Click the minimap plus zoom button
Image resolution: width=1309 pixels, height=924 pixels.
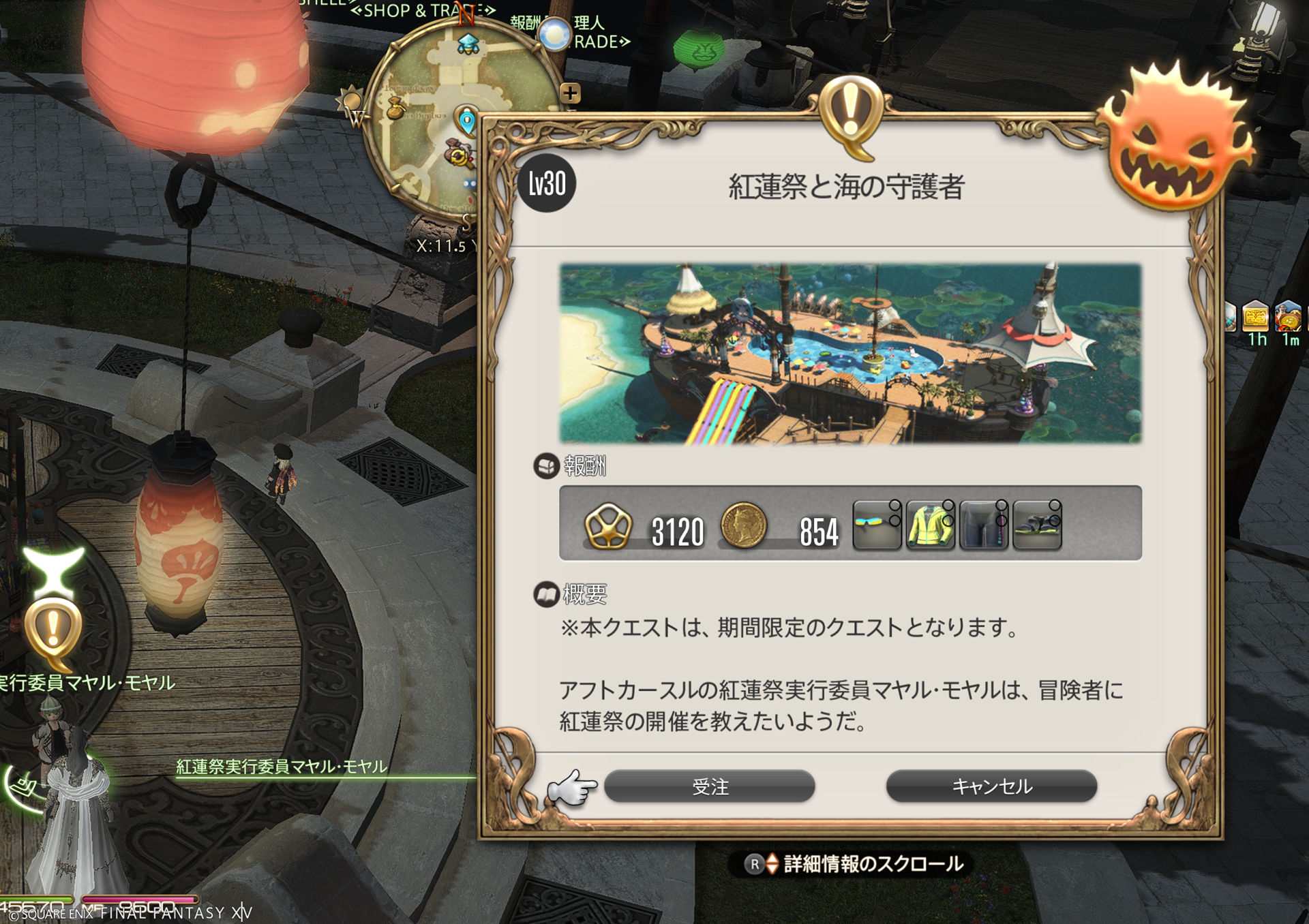pyautogui.click(x=570, y=93)
